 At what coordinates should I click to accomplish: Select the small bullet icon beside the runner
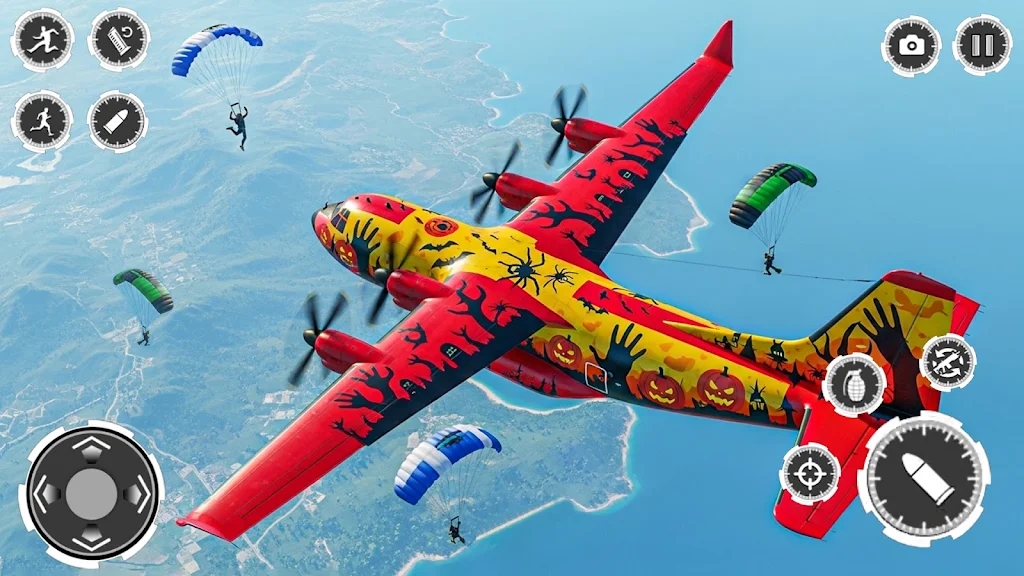pos(118,121)
